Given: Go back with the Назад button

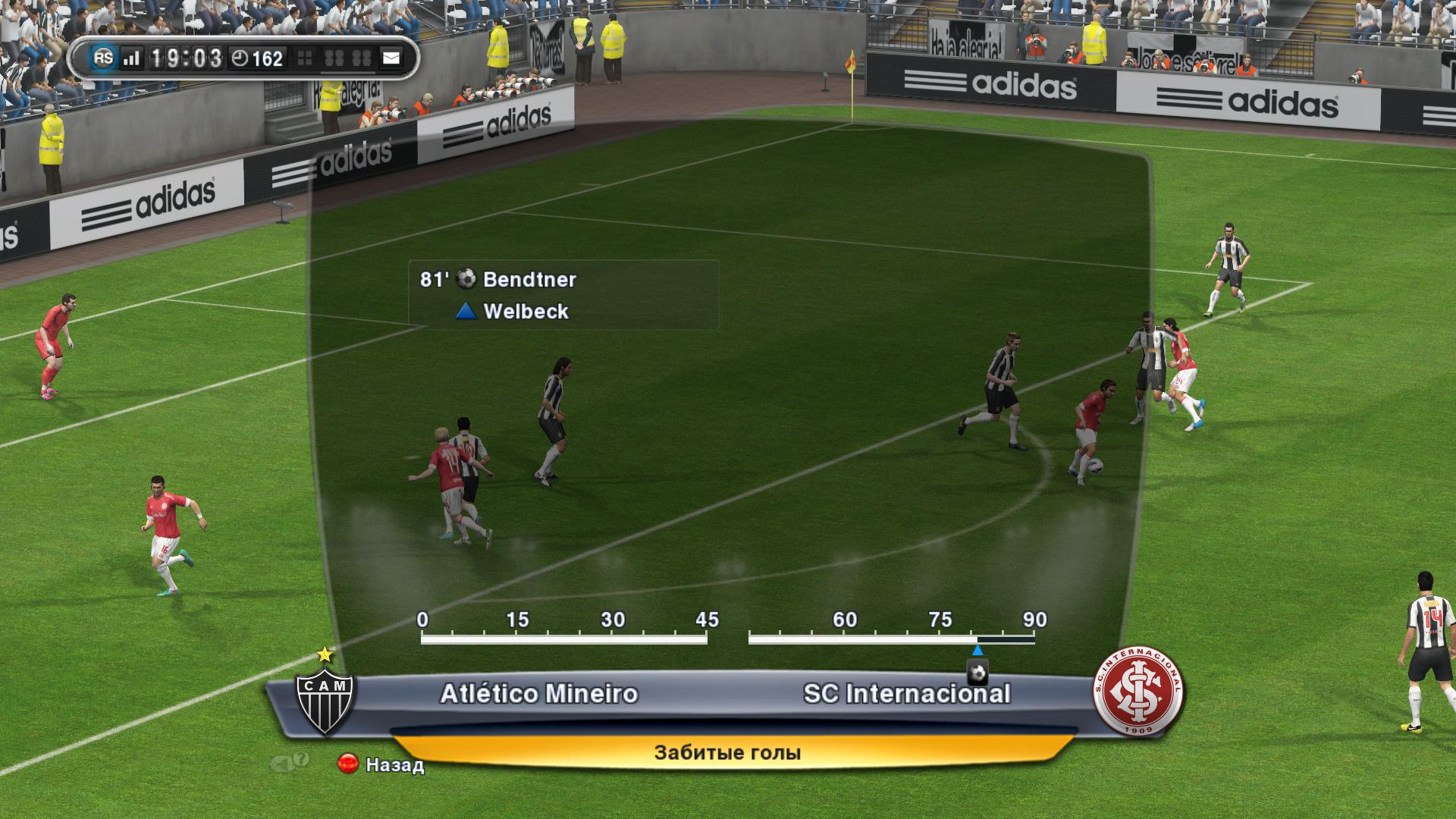Looking at the screenshot, I should click(x=381, y=764).
